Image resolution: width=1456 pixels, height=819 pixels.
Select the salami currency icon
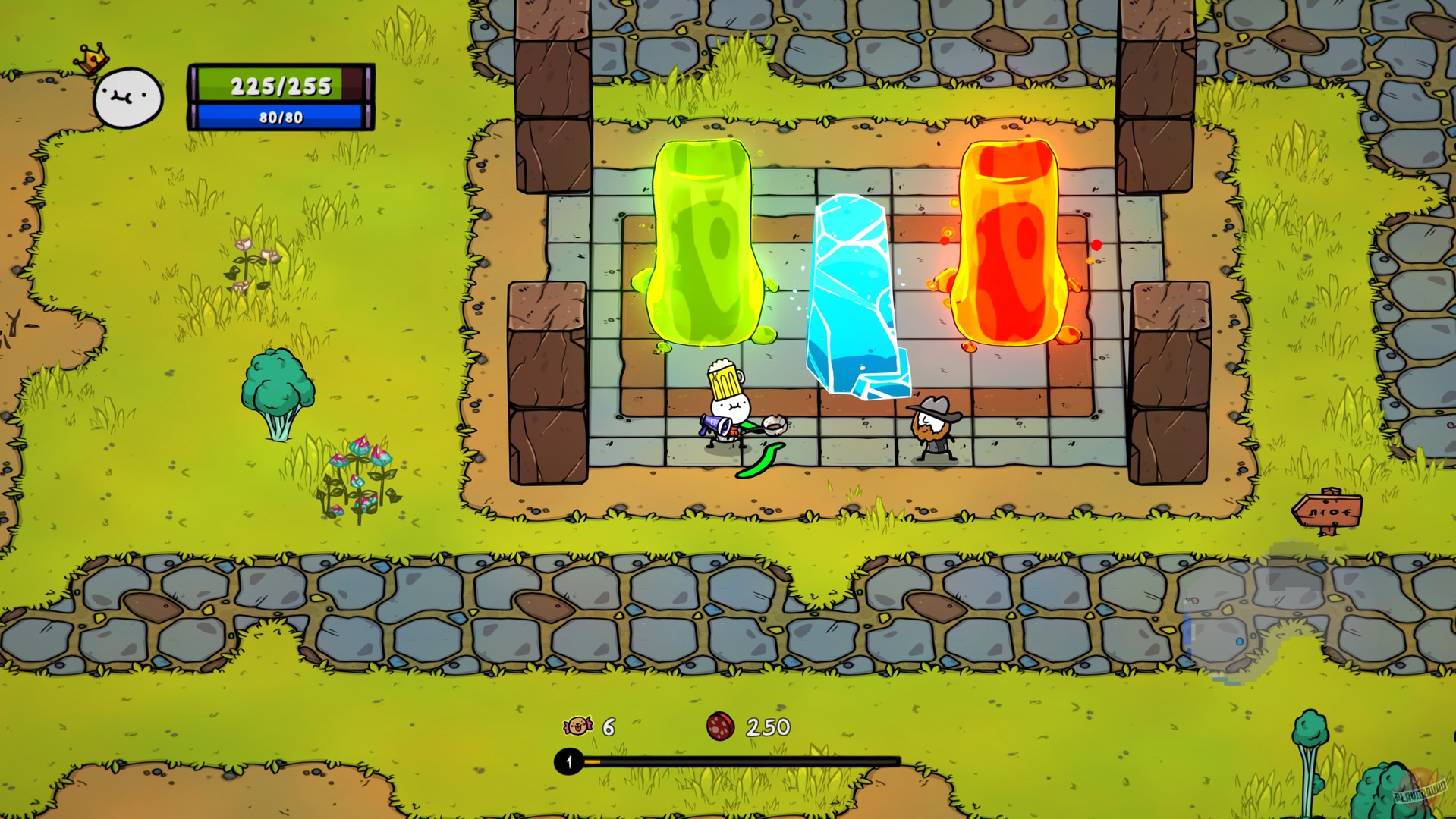[x=720, y=726]
